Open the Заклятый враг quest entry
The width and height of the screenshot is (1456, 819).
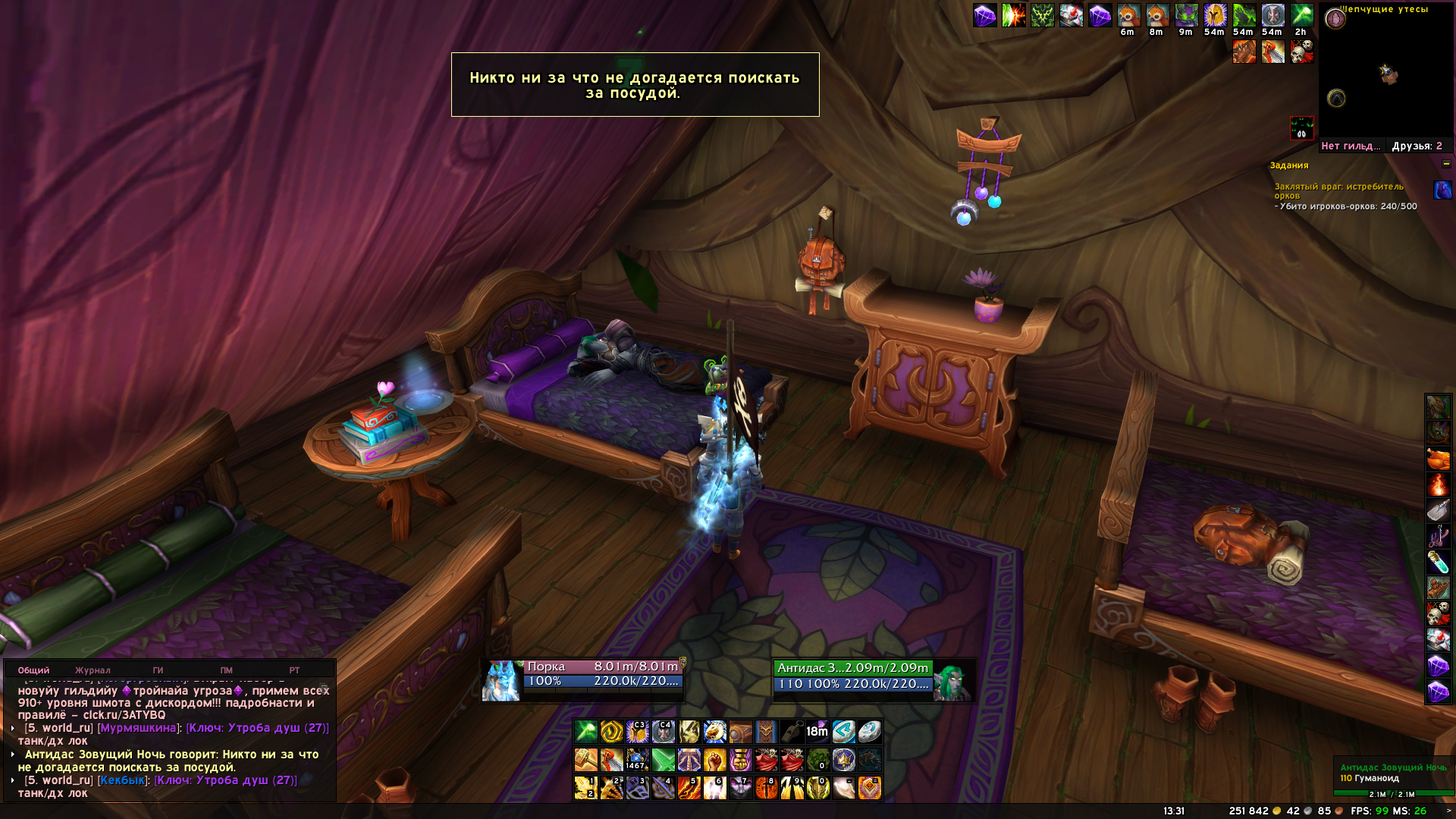click(x=1338, y=190)
